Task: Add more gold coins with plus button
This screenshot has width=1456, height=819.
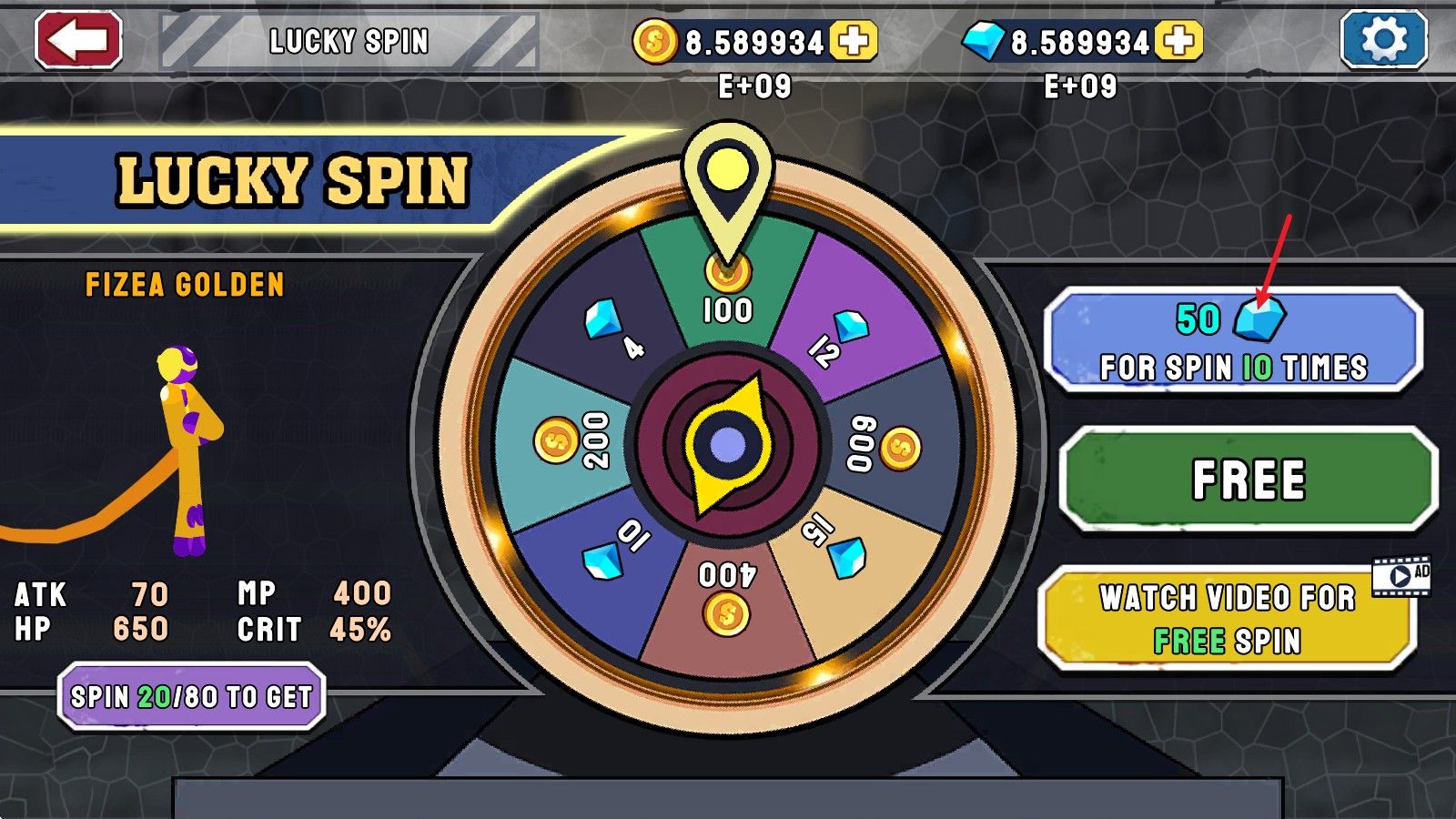Action: point(853,41)
